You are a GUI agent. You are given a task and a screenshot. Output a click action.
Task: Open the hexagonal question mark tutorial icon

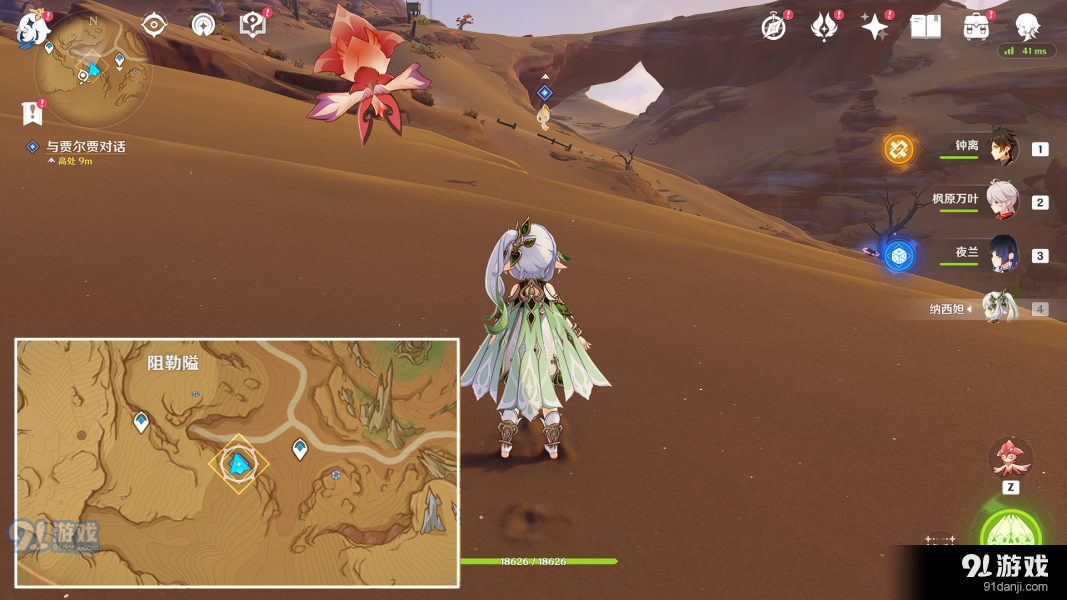tap(253, 25)
